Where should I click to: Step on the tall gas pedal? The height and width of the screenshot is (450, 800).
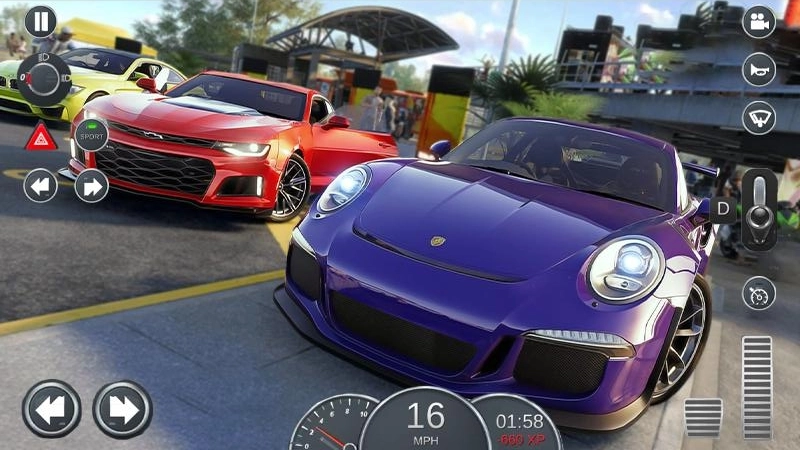click(757, 387)
